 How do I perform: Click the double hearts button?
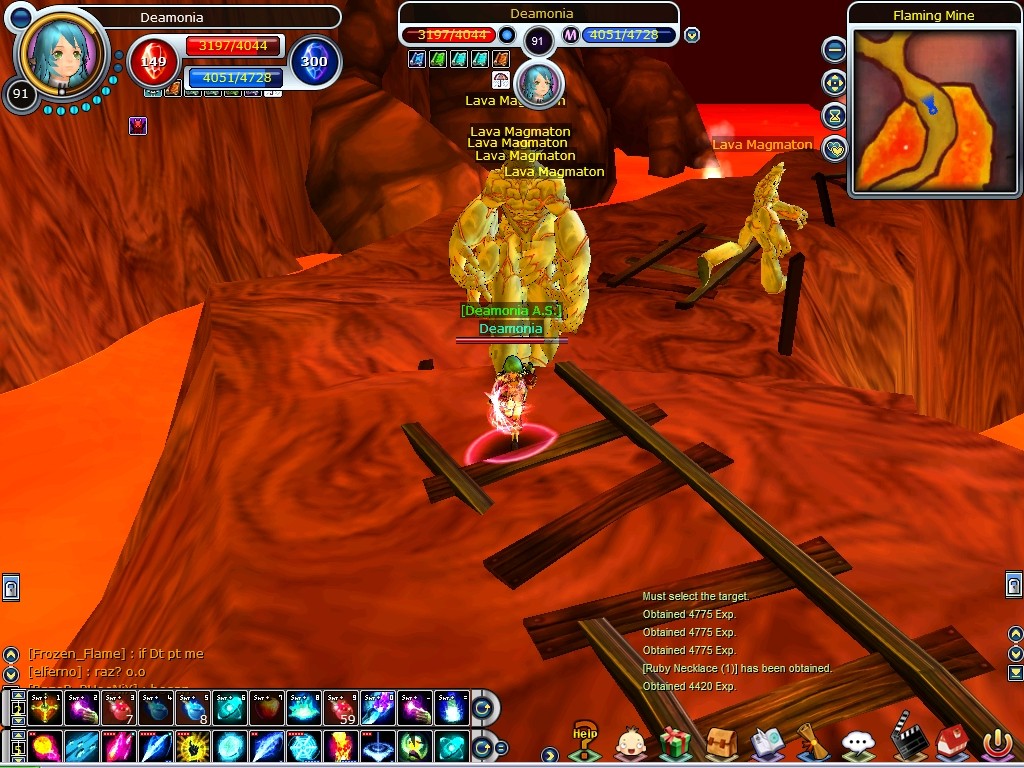click(x=834, y=149)
